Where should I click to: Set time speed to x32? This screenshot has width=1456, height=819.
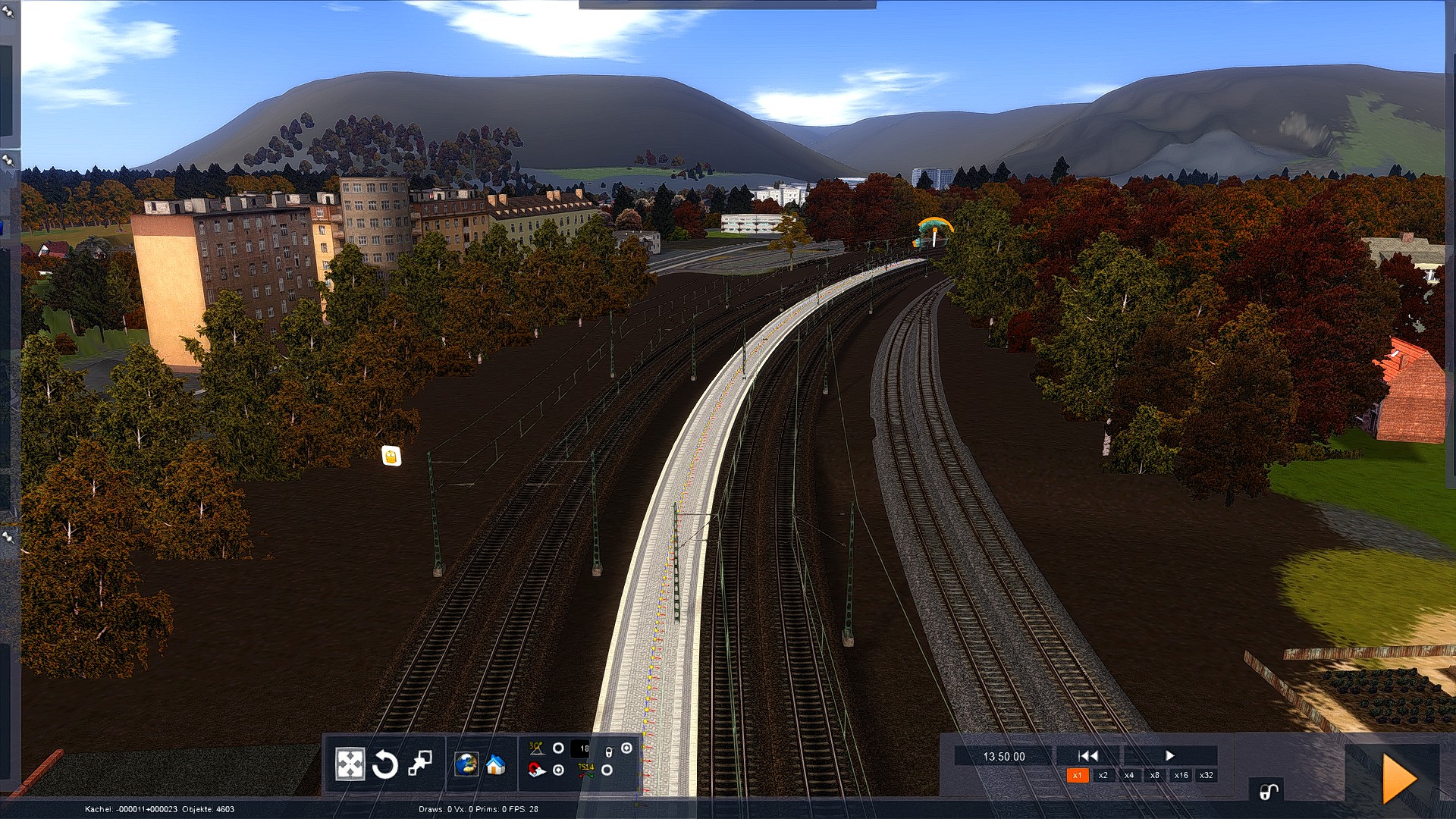[1207, 775]
